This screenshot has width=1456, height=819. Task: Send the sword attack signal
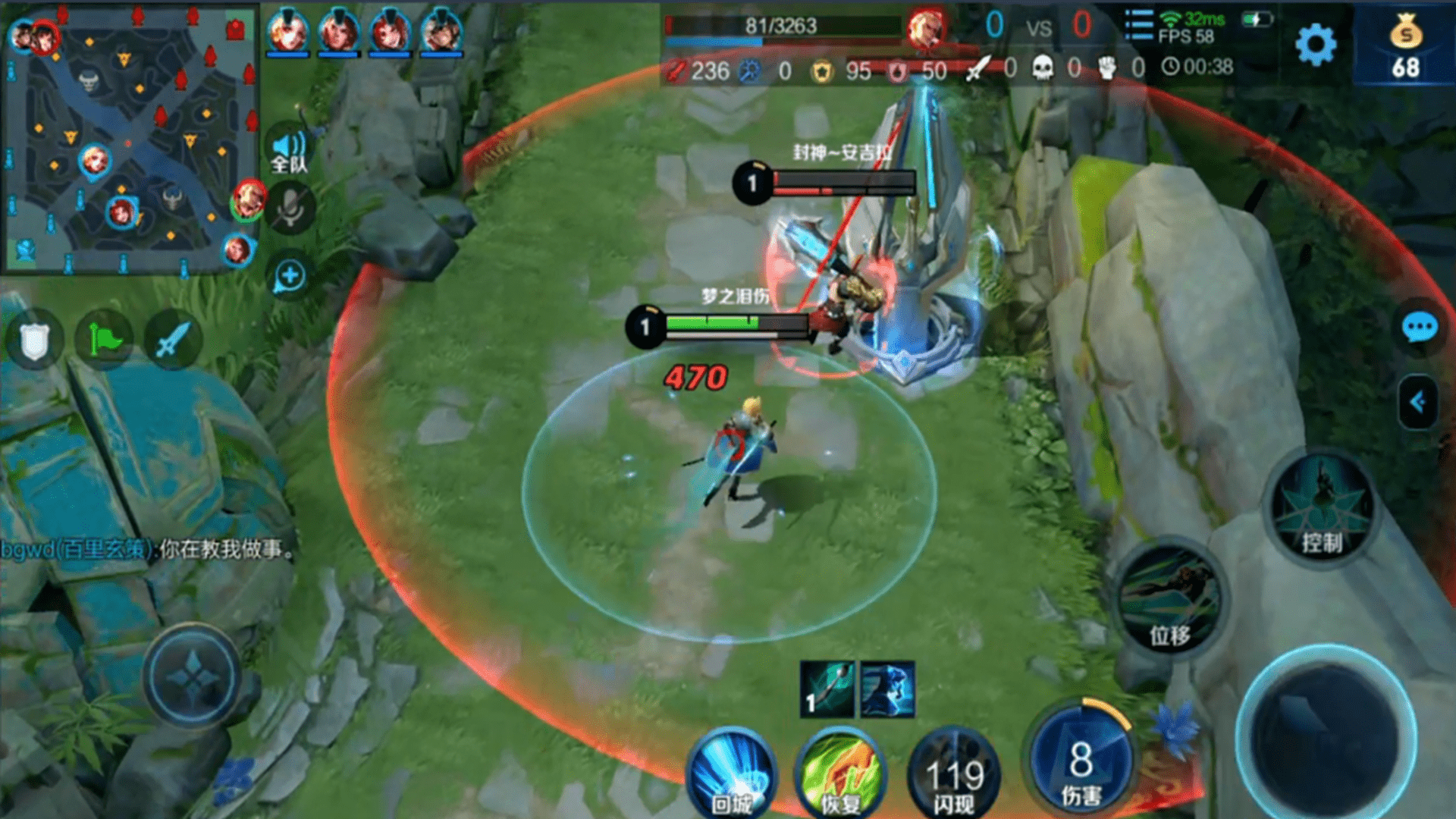pos(173,340)
